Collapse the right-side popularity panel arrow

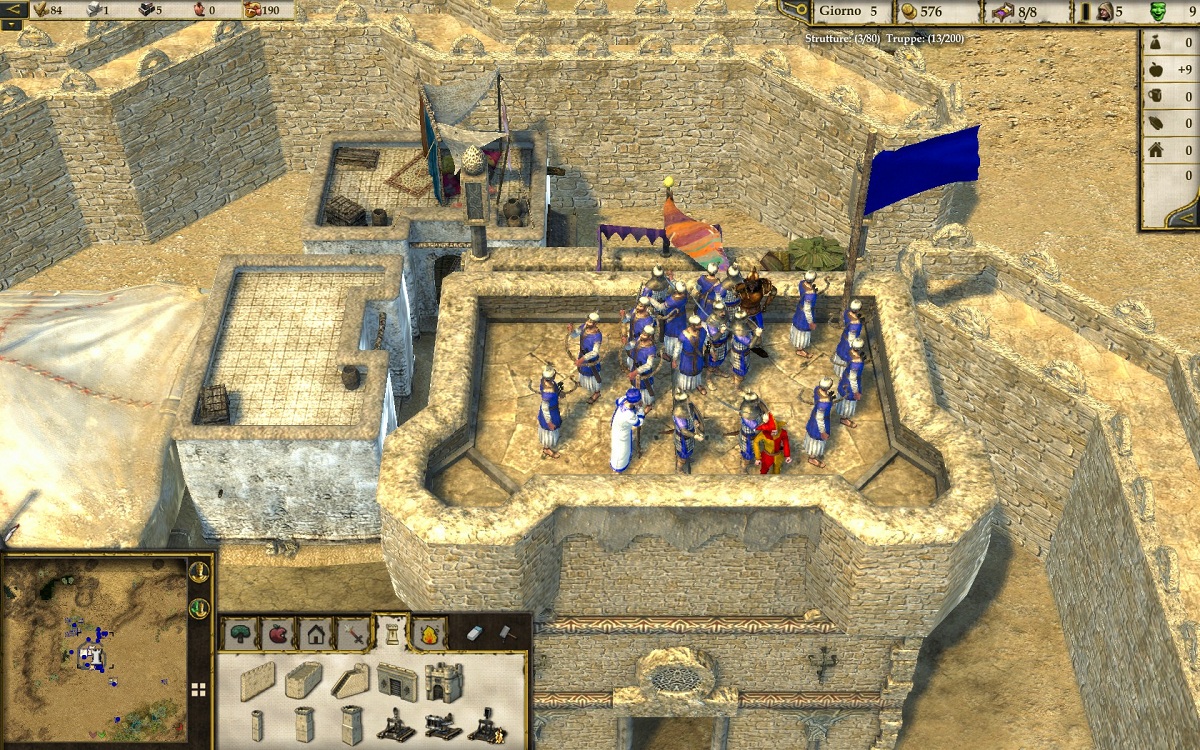[x=1183, y=217]
